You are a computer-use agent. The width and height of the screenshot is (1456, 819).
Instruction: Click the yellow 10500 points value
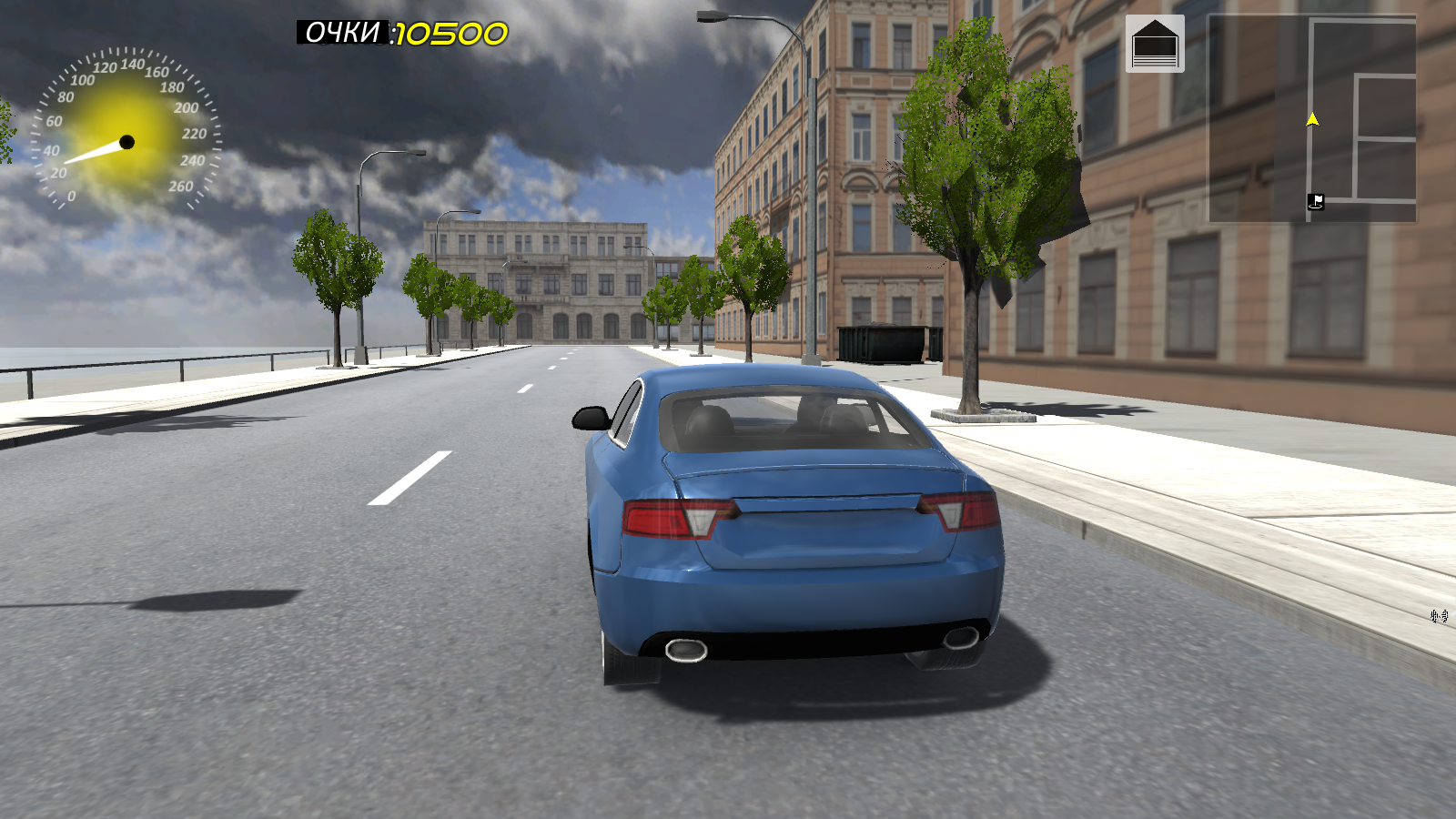(452, 33)
